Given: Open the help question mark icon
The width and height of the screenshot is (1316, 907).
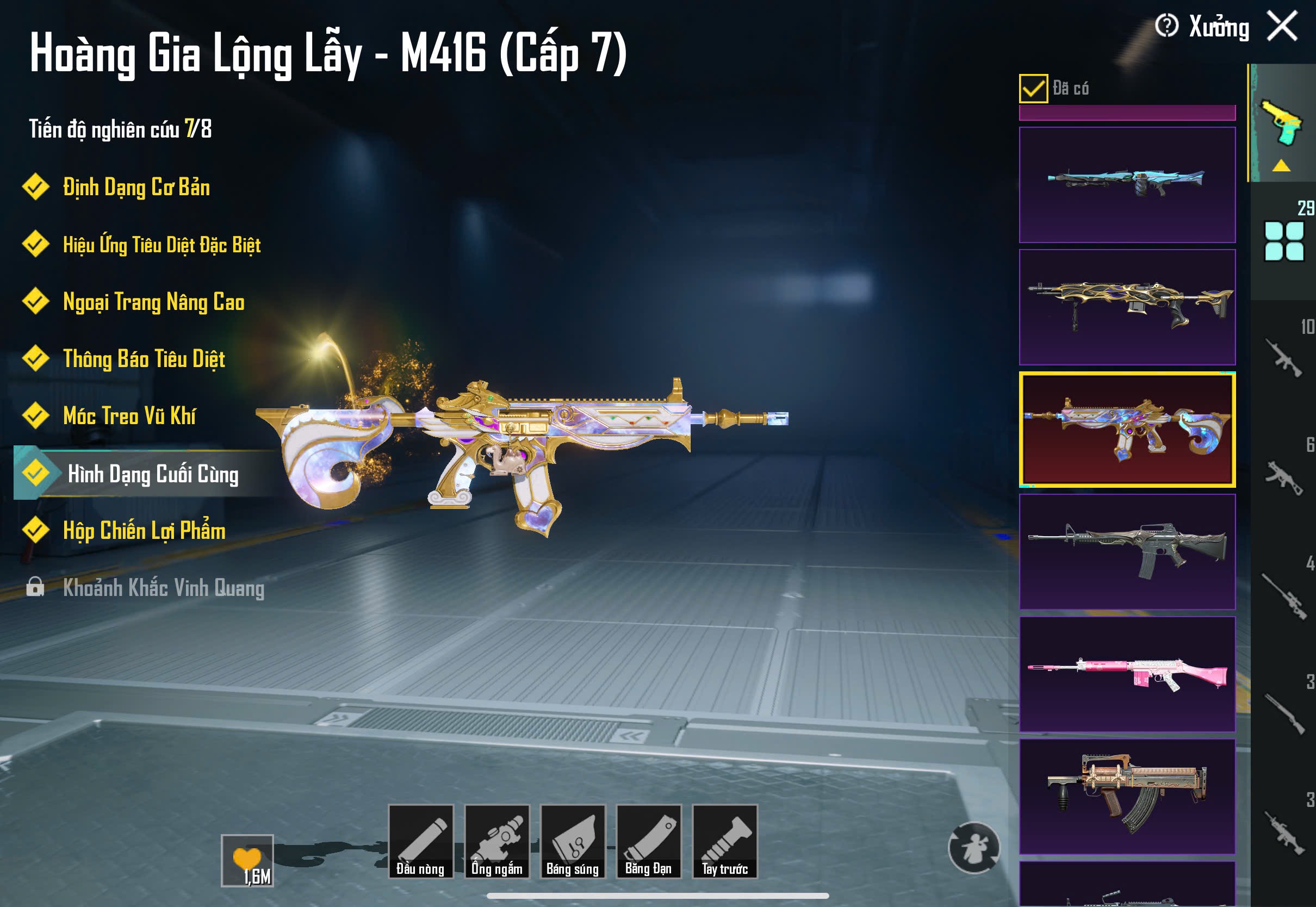Looking at the screenshot, I should pos(1166,26).
